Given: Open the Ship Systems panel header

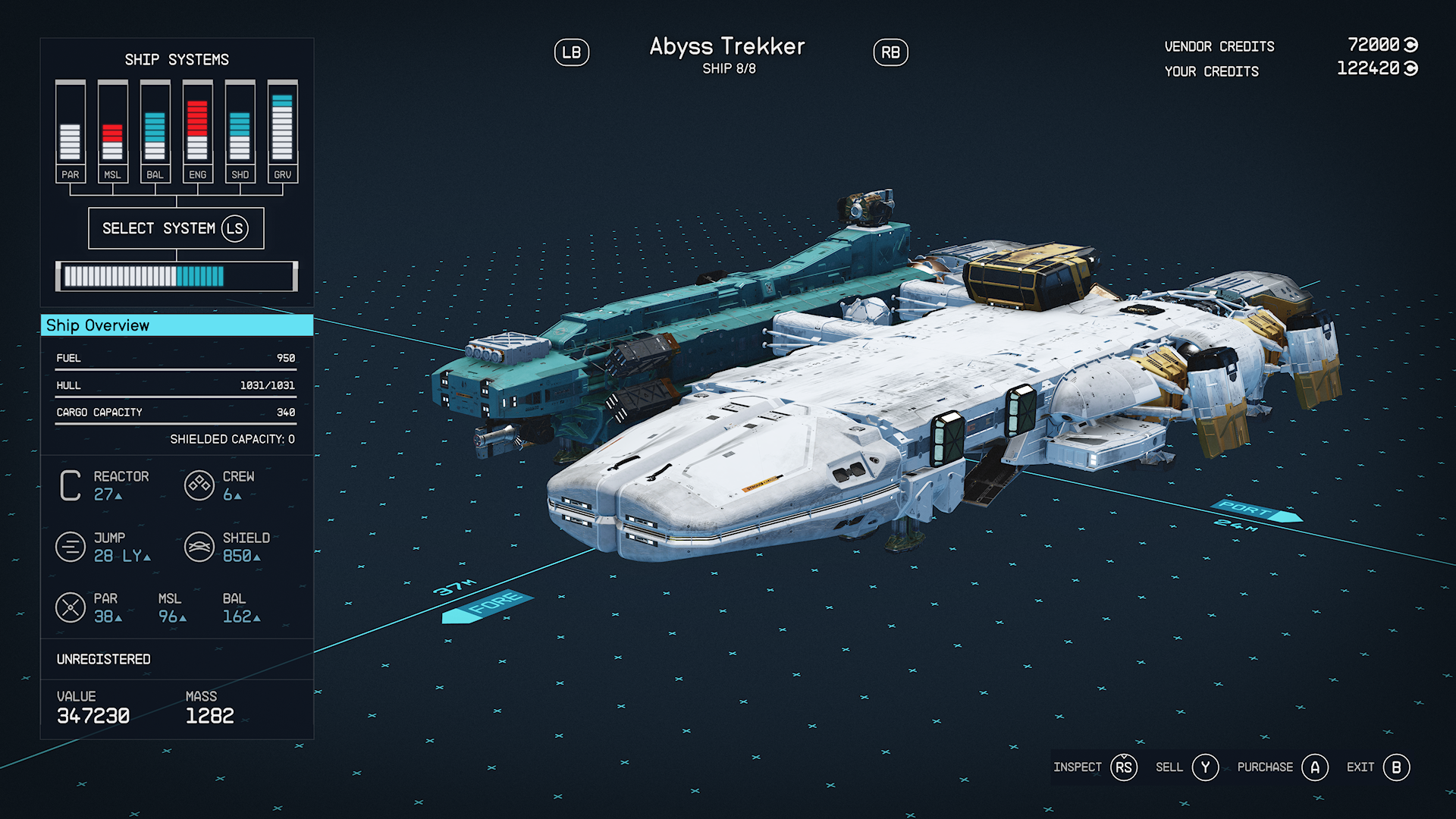Looking at the screenshot, I should (177, 59).
